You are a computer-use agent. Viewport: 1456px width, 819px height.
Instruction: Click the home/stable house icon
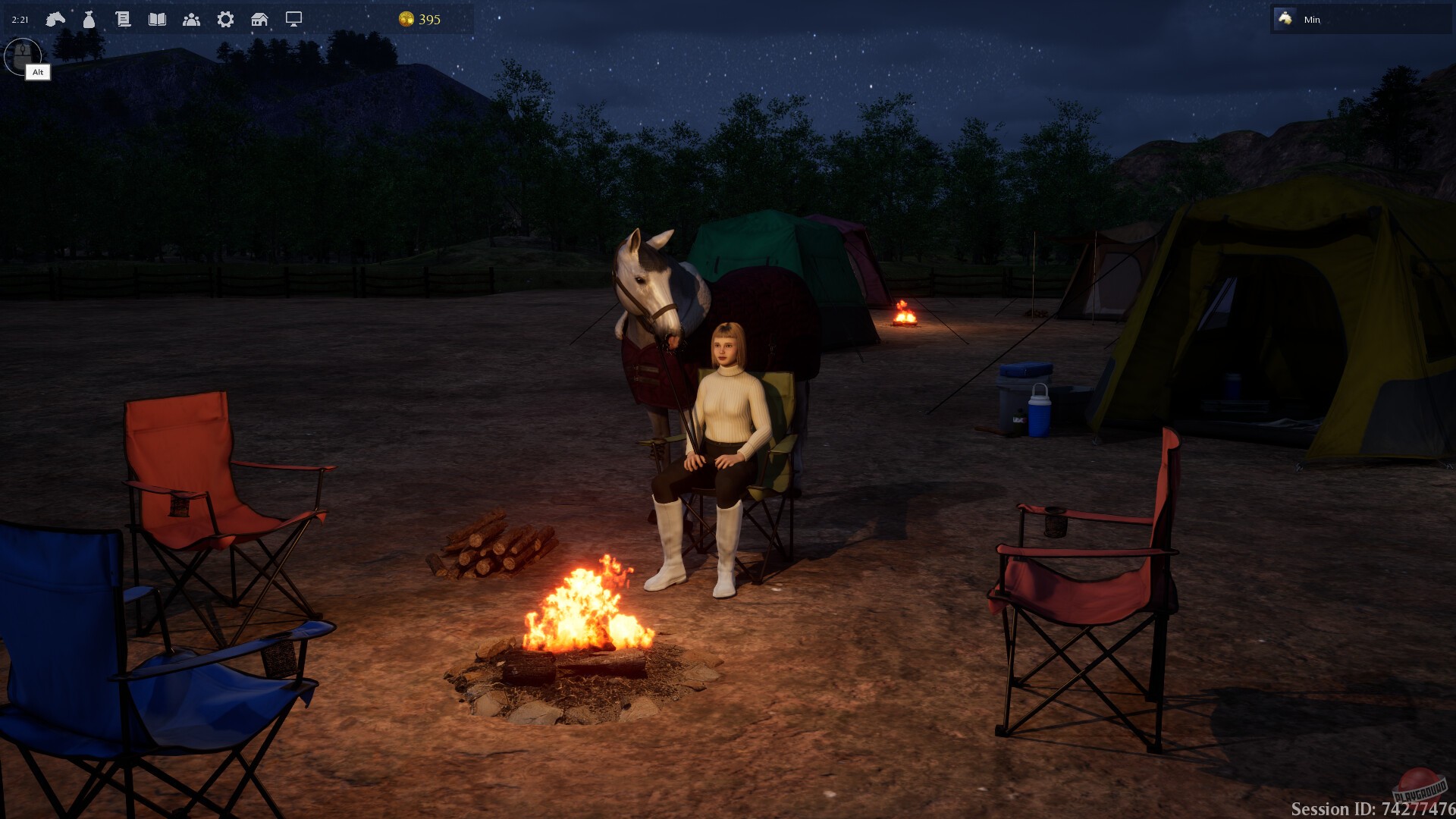[x=260, y=19]
